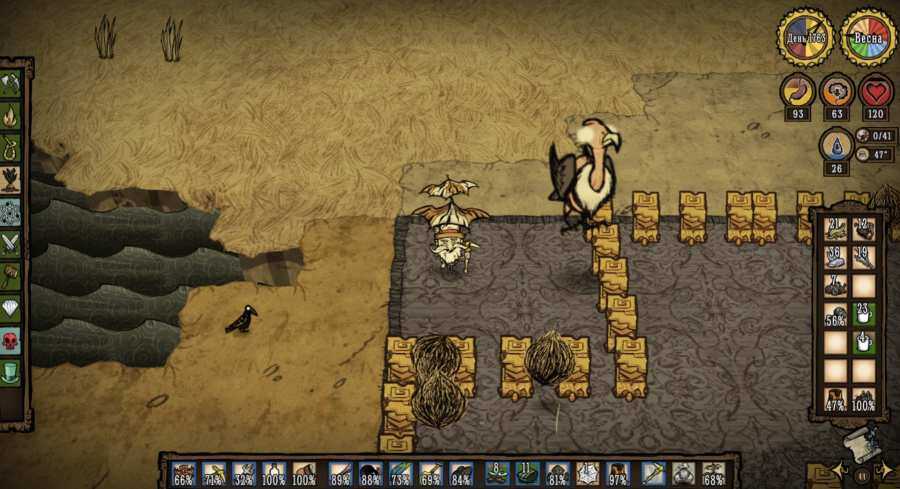Select the Magic tab with red skull
The image size is (900, 489).
(x=12, y=340)
